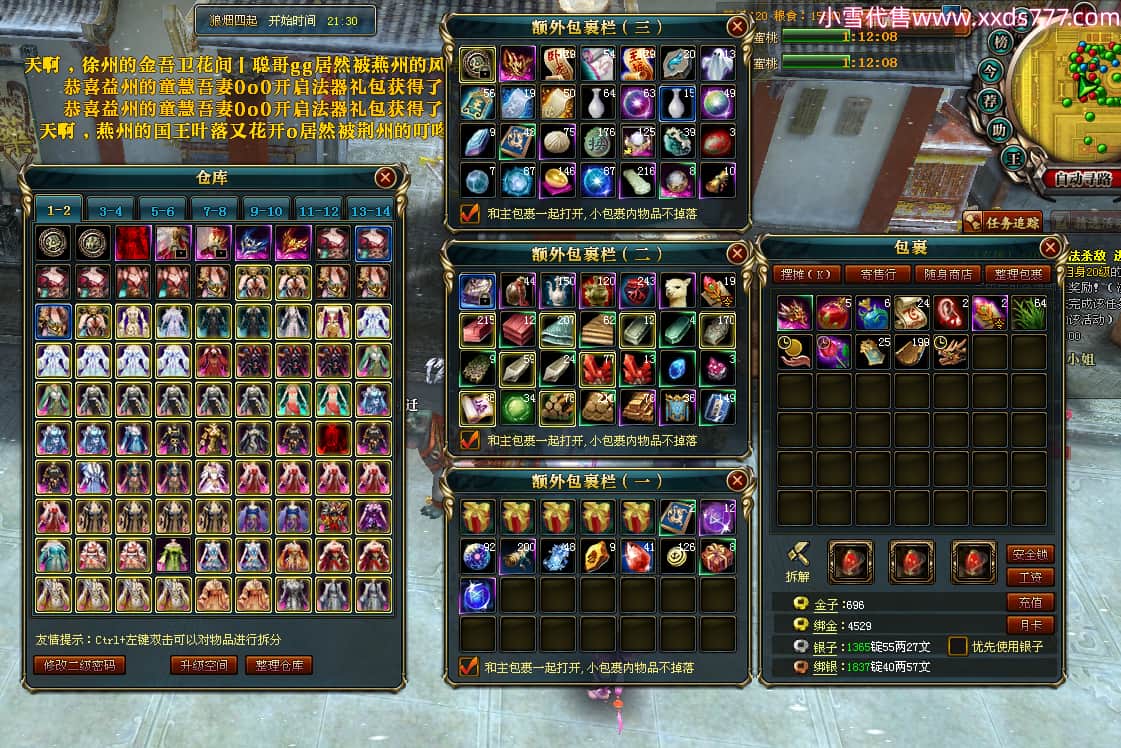Upgrade storage with 升级空间
Viewport: 1121px width, 748px height.
pos(203,665)
